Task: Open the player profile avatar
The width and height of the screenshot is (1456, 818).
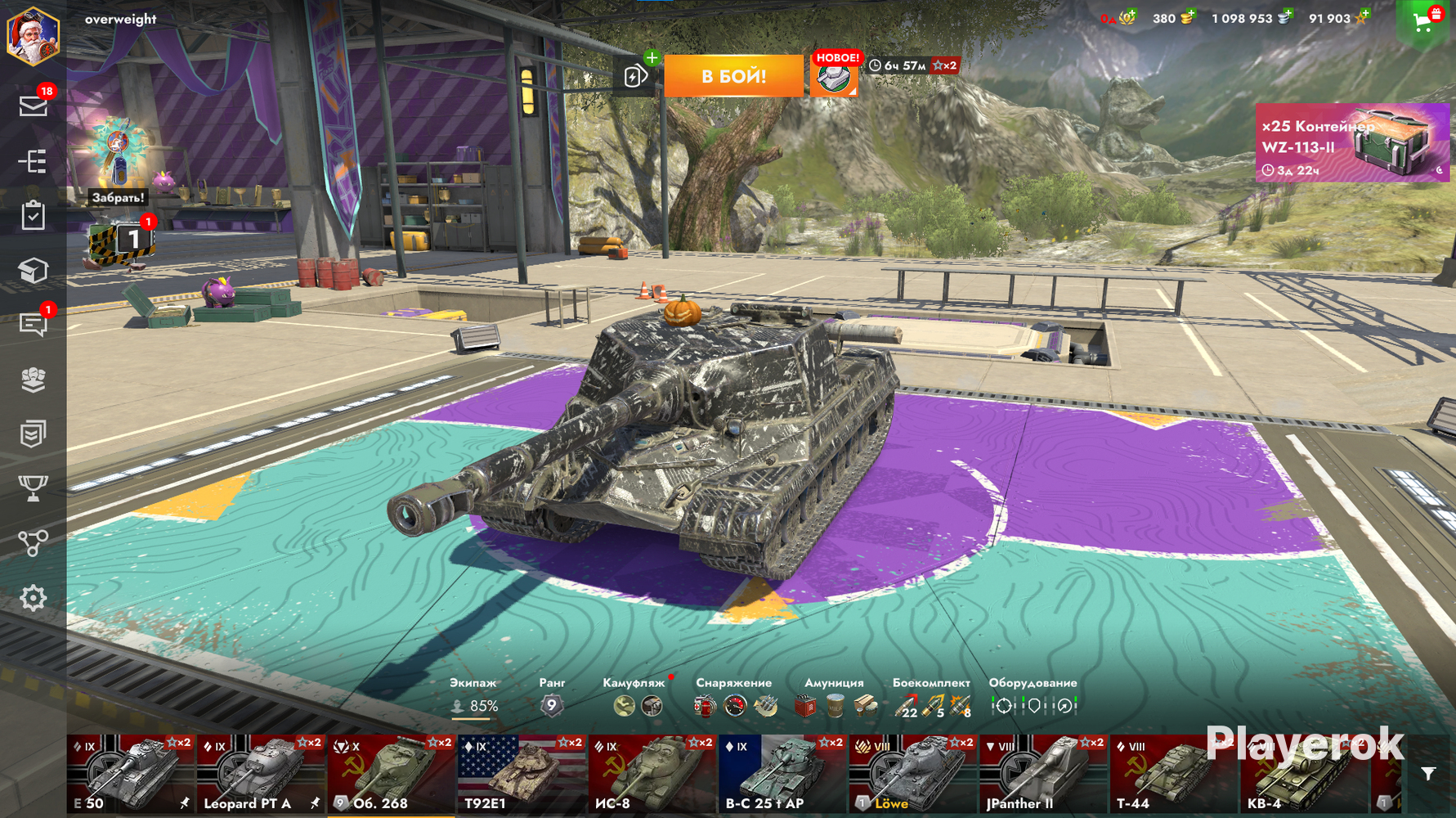Action: 33,36
